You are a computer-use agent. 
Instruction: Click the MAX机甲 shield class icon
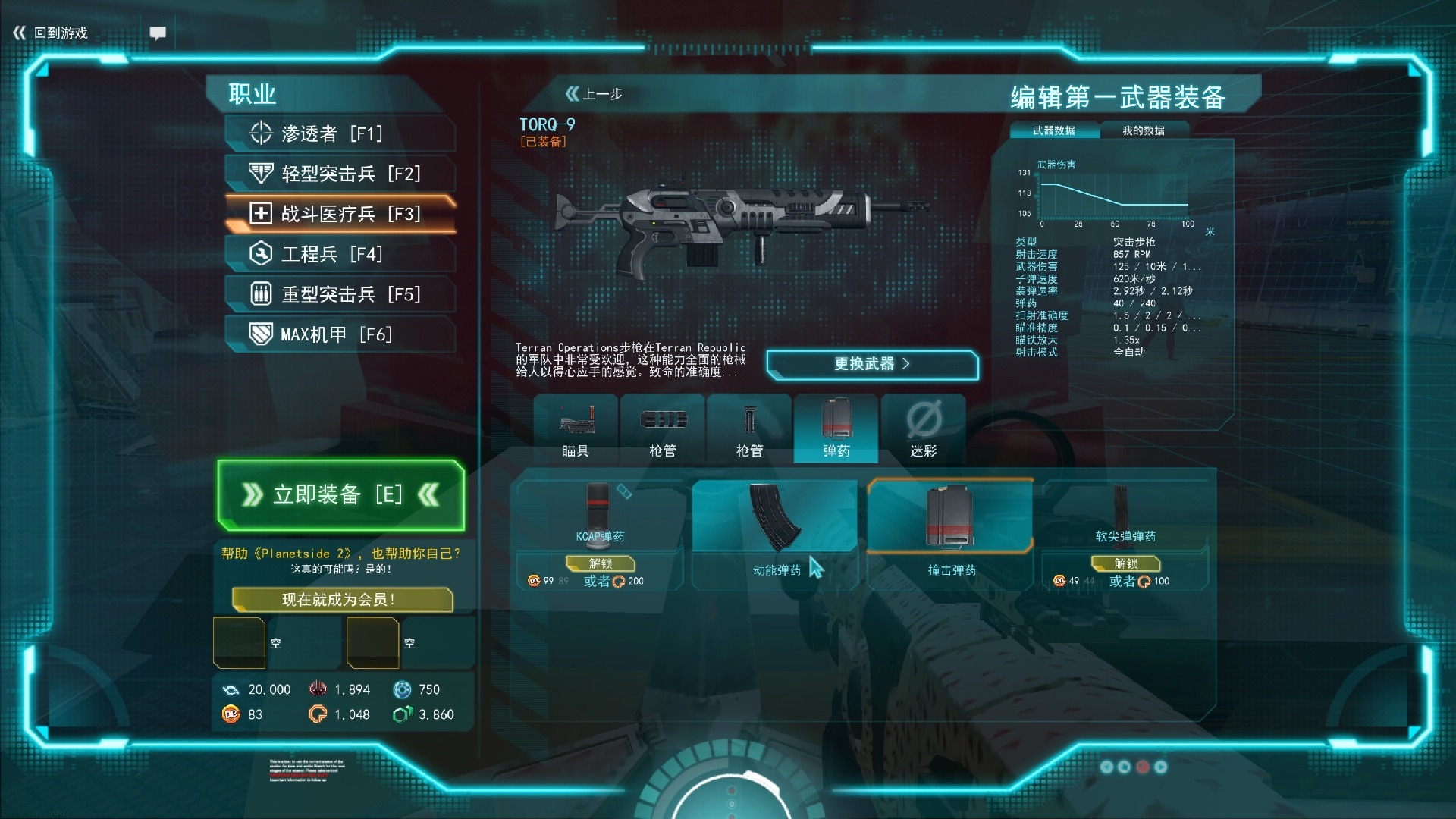[x=260, y=334]
